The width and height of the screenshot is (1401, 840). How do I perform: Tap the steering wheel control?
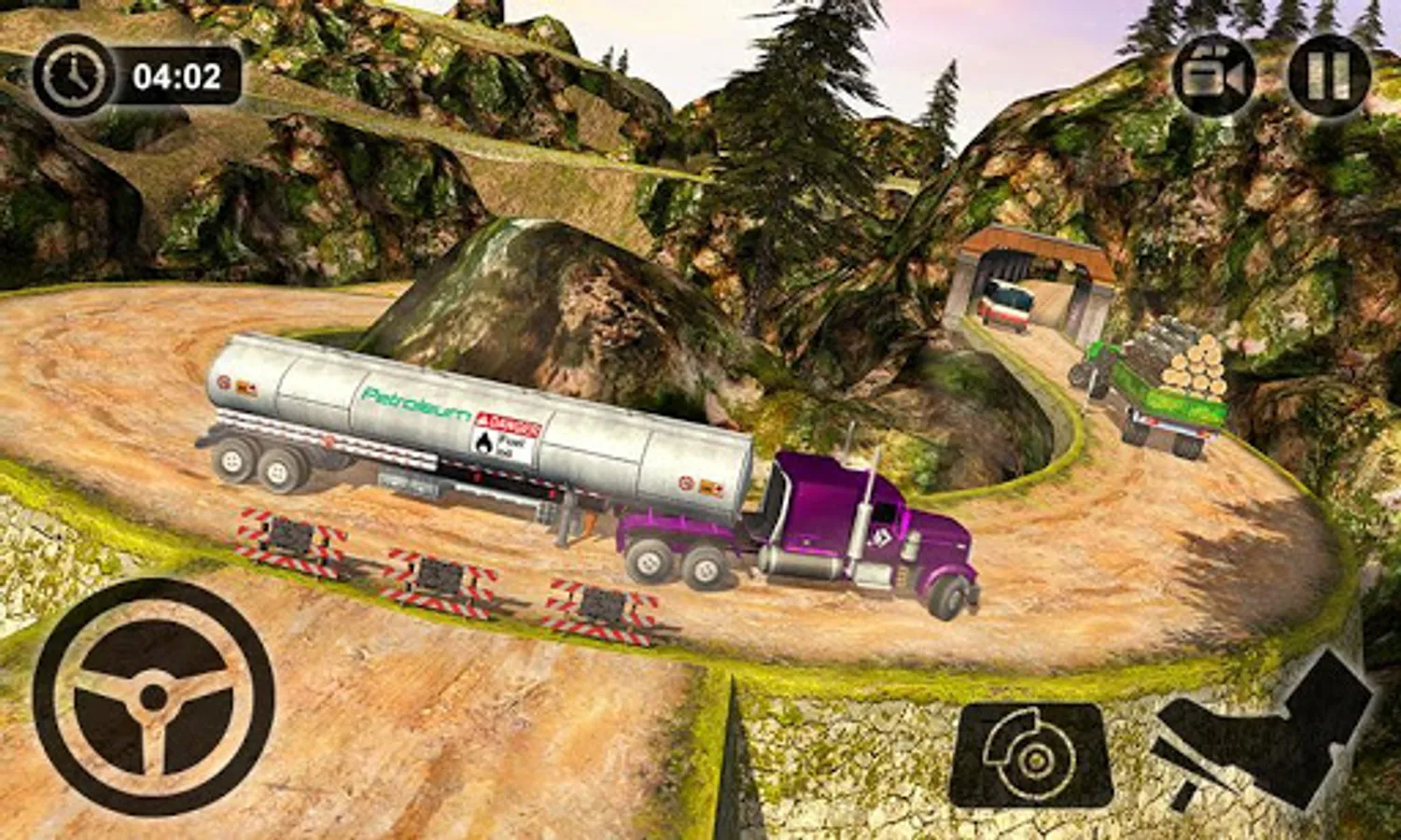tap(154, 696)
